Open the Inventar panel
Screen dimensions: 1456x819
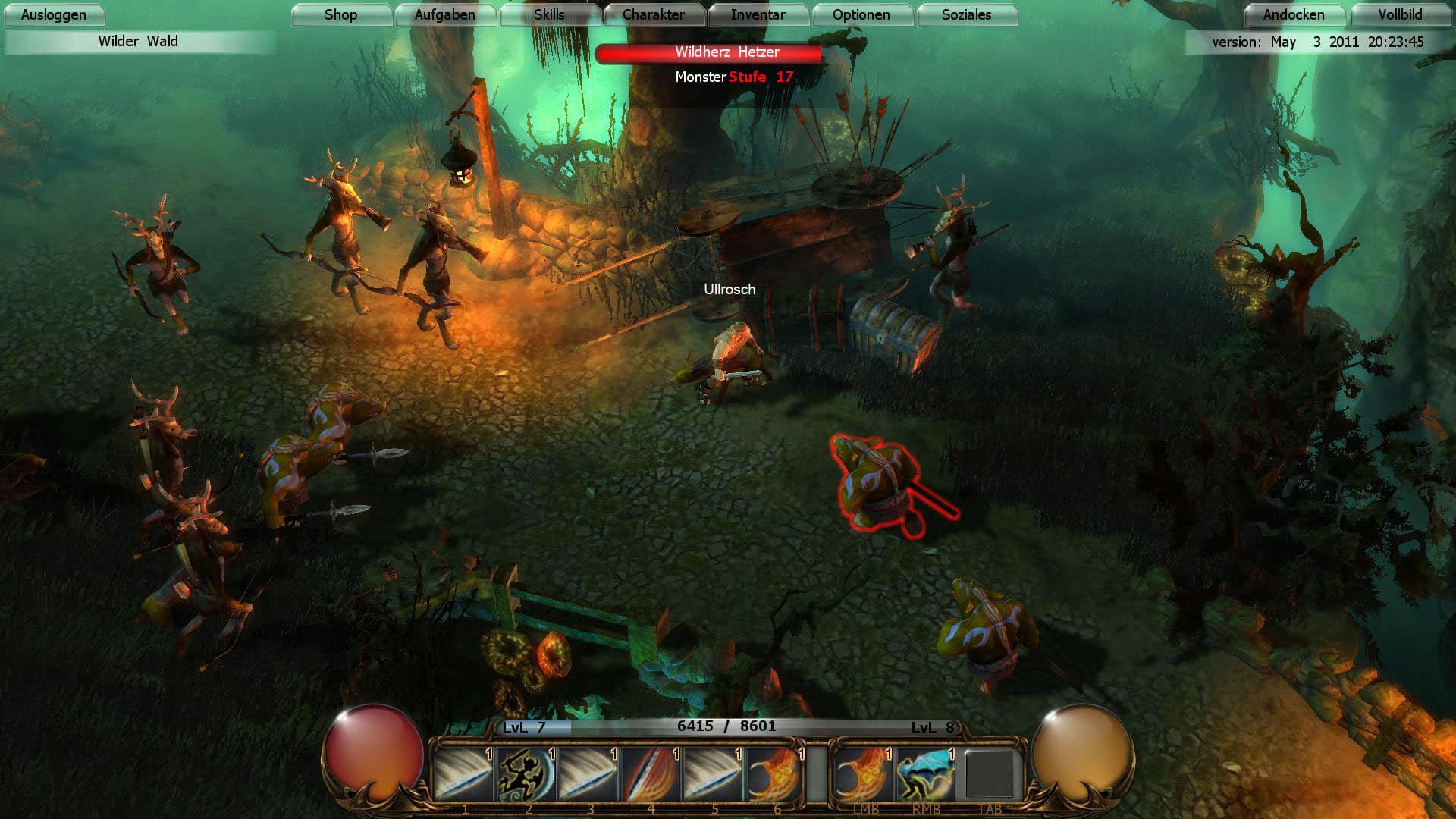(758, 14)
